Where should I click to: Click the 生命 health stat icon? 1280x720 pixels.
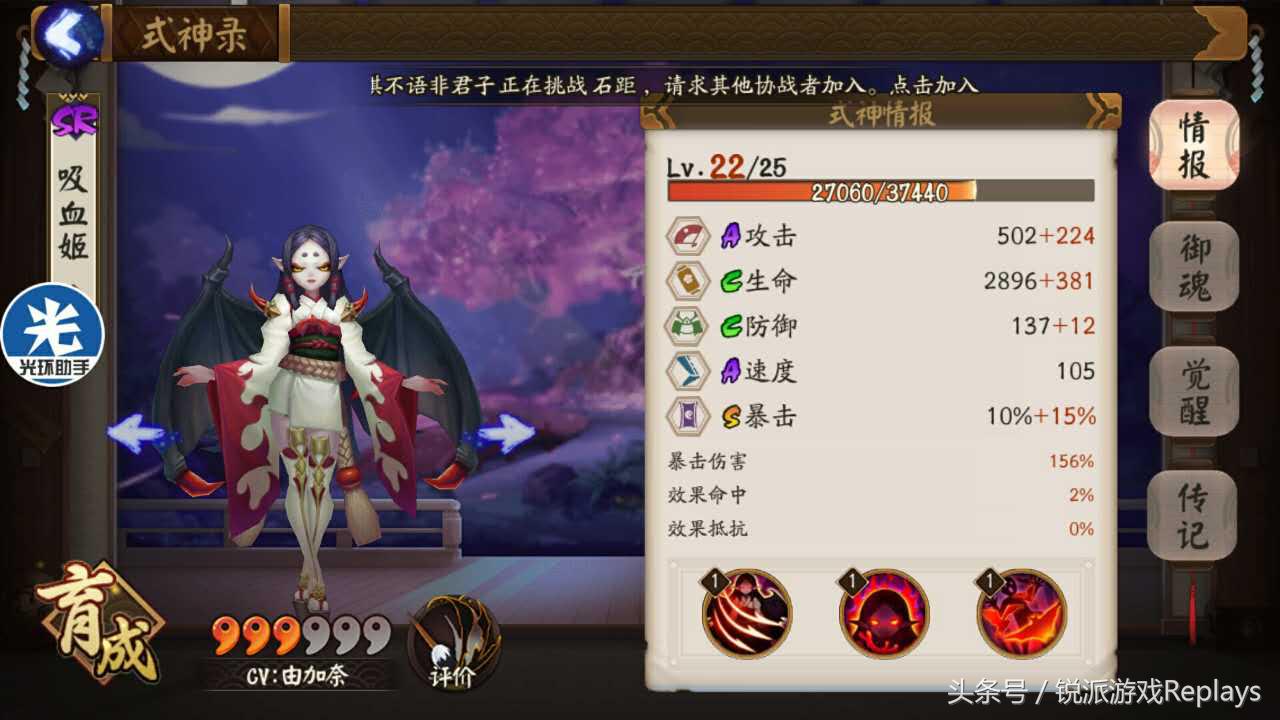tap(686, 281)
